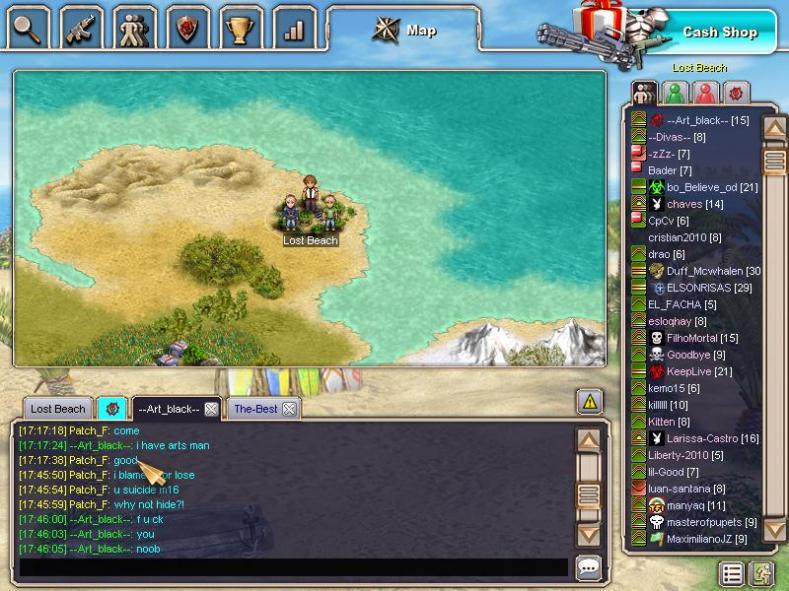
Task: Switch to the Map tab
Action: (404, 30)
